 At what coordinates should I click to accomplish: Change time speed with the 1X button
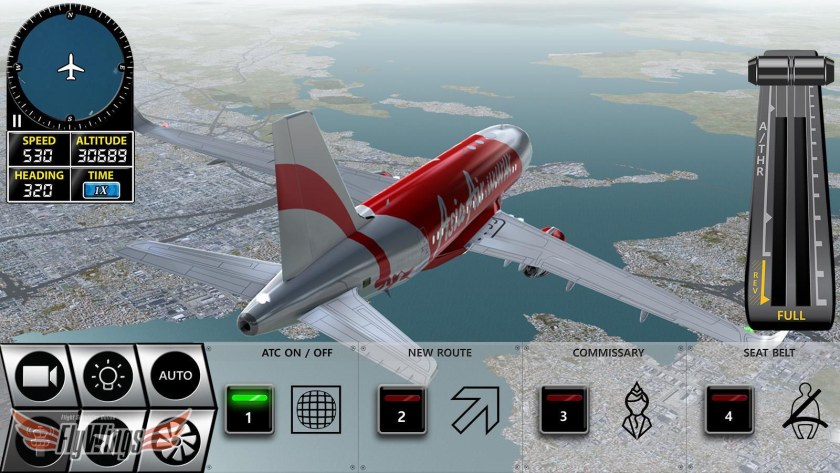pyautogui.click(x=100, y=189)
